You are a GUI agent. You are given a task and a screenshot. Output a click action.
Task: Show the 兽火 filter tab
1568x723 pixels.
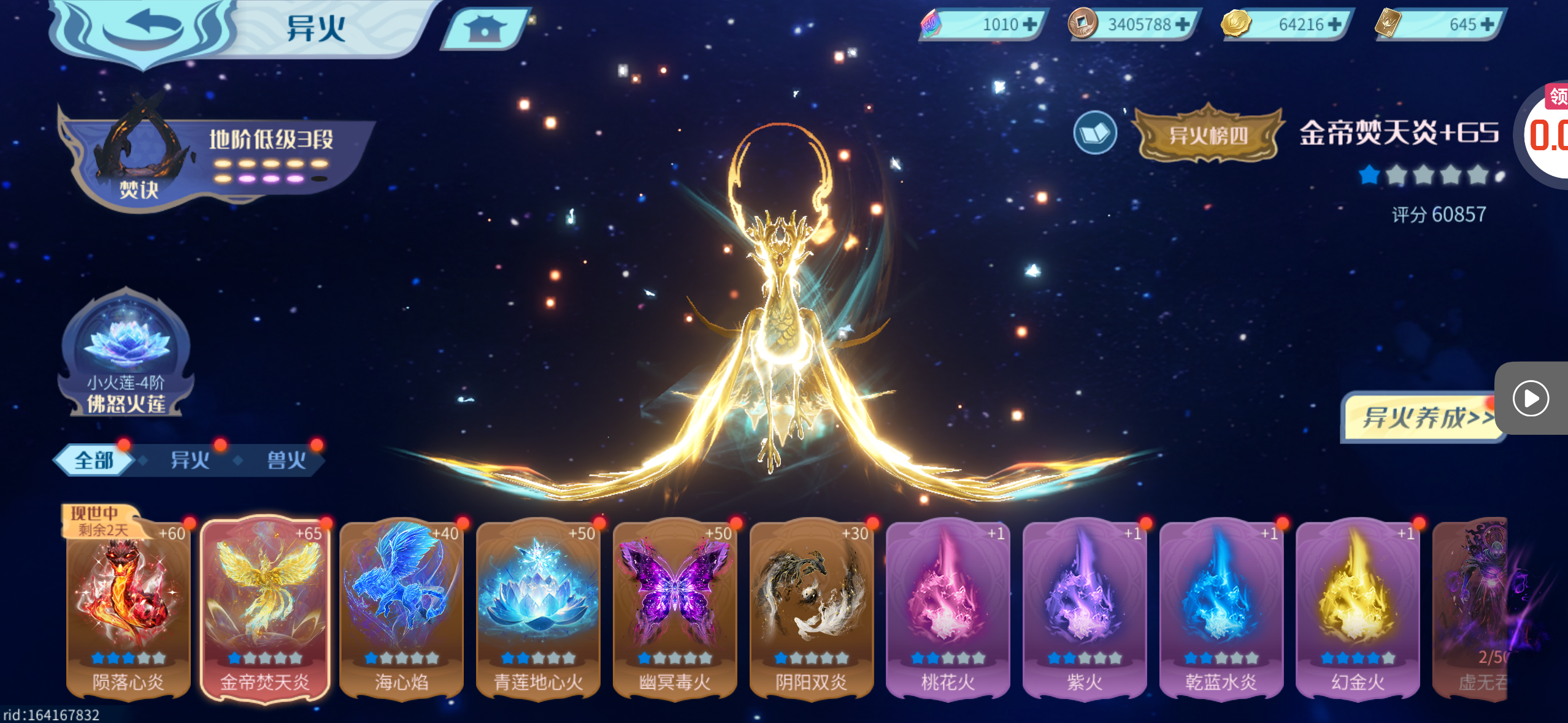(x=286, y=460)
